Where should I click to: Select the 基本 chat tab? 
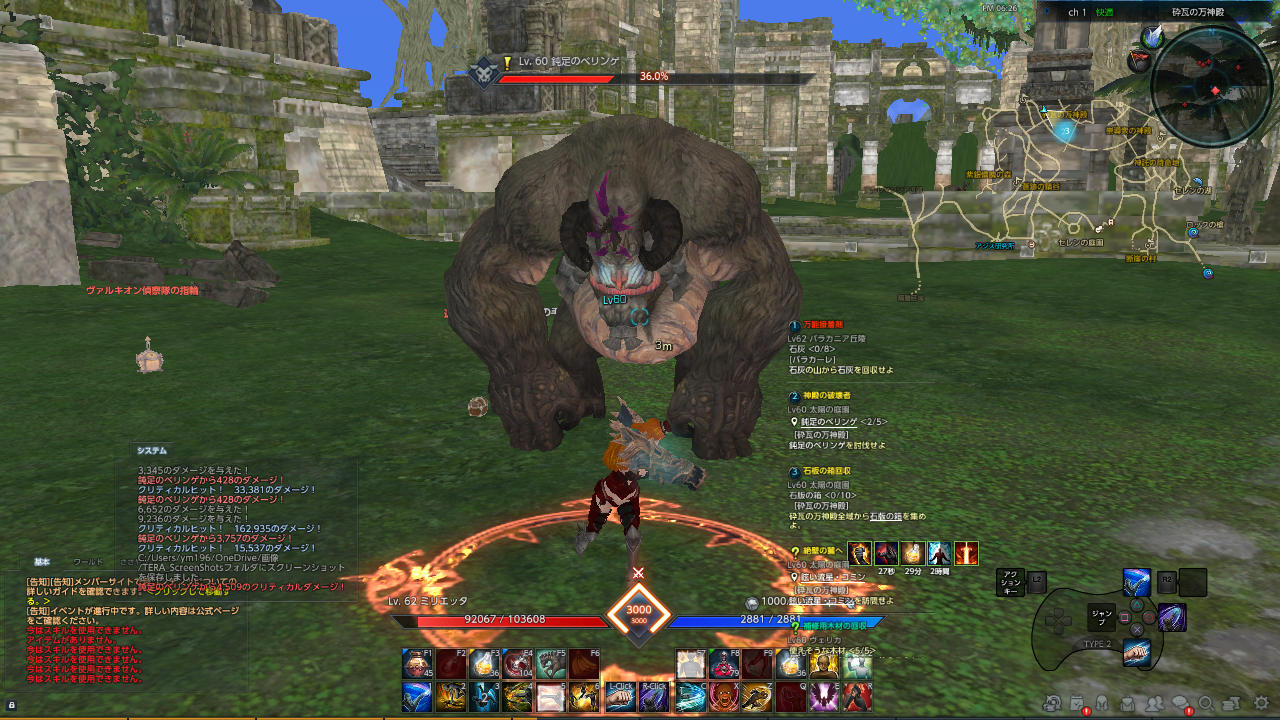coord(42,562)
